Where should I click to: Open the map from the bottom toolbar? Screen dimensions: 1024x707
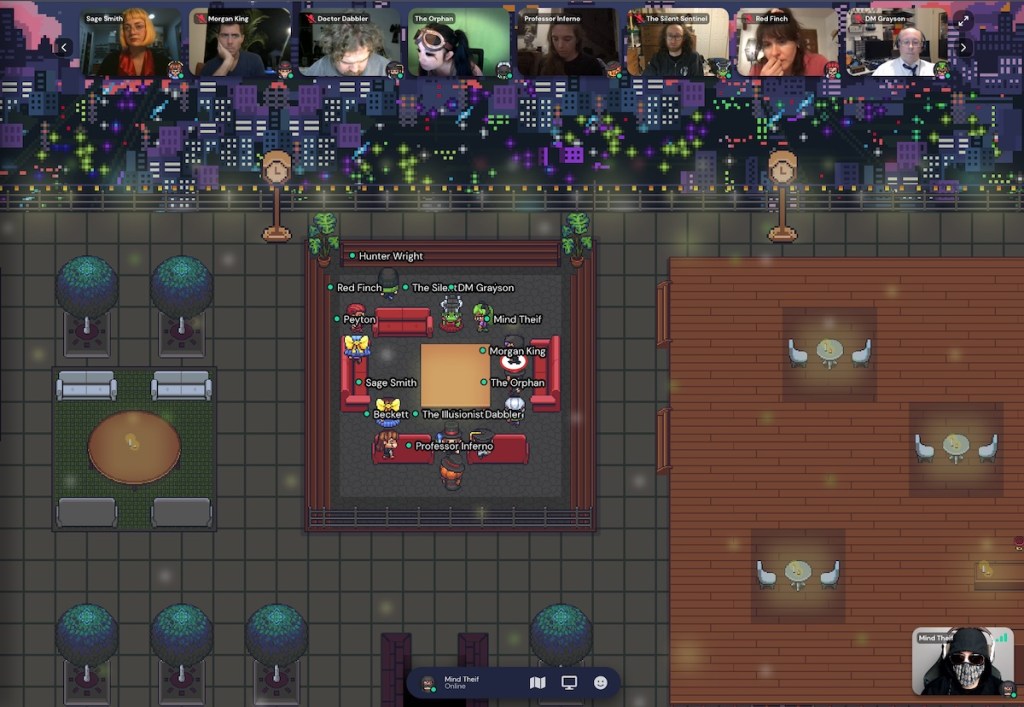pyautogui.click(x=537, y=683)
